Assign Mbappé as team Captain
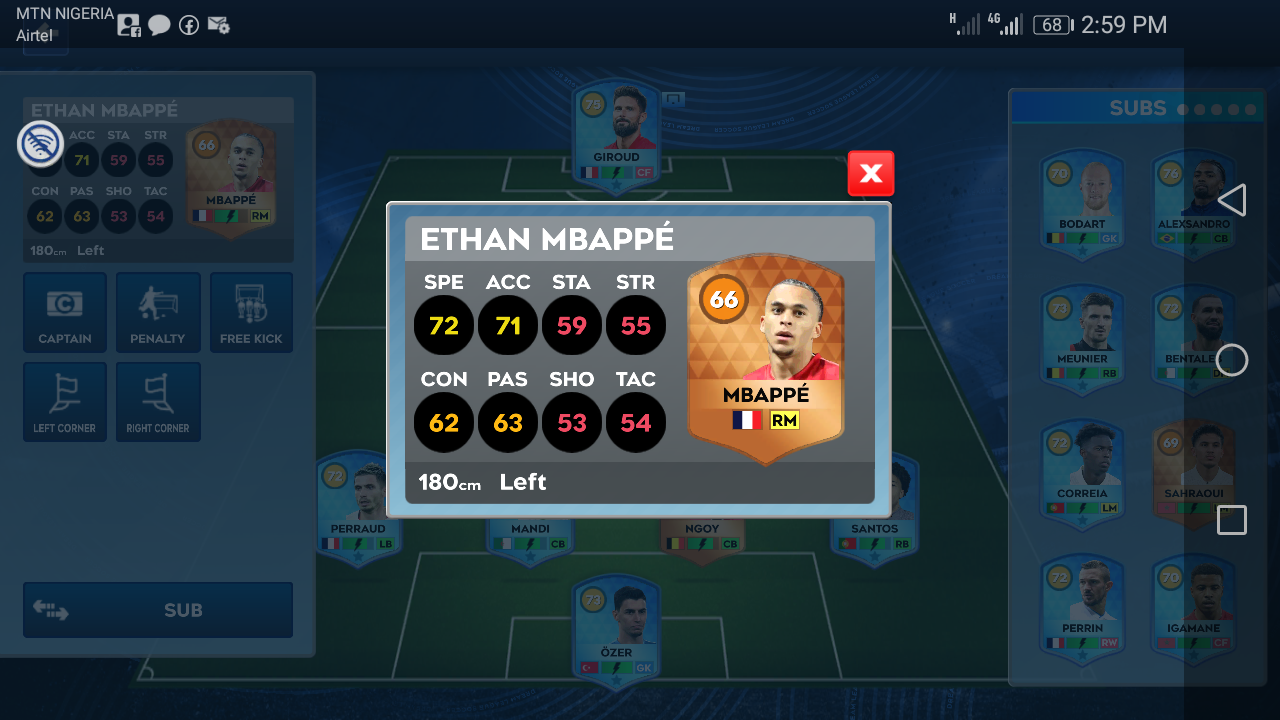 pos(65,313)
